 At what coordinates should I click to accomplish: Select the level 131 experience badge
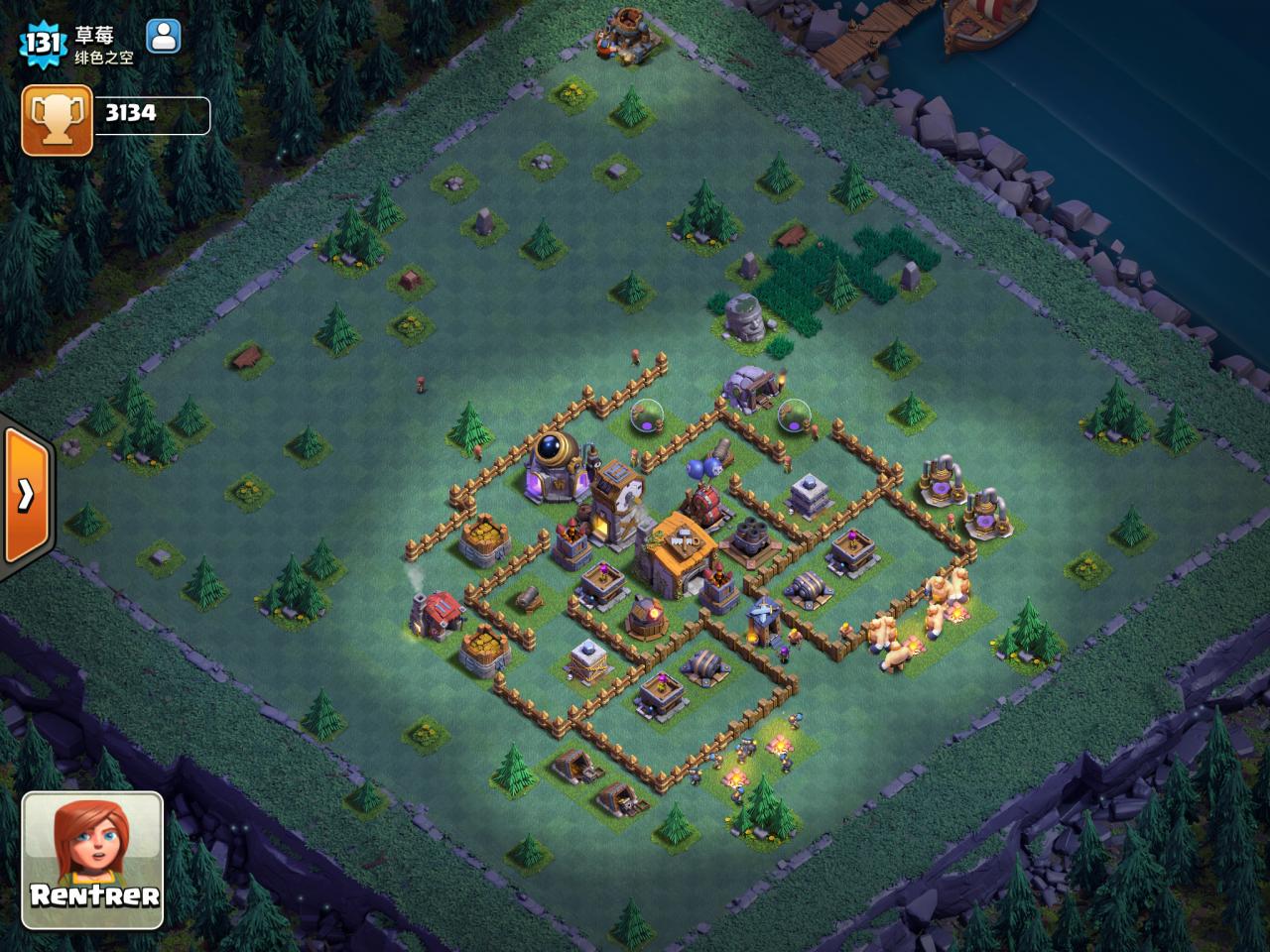point(44,43)
